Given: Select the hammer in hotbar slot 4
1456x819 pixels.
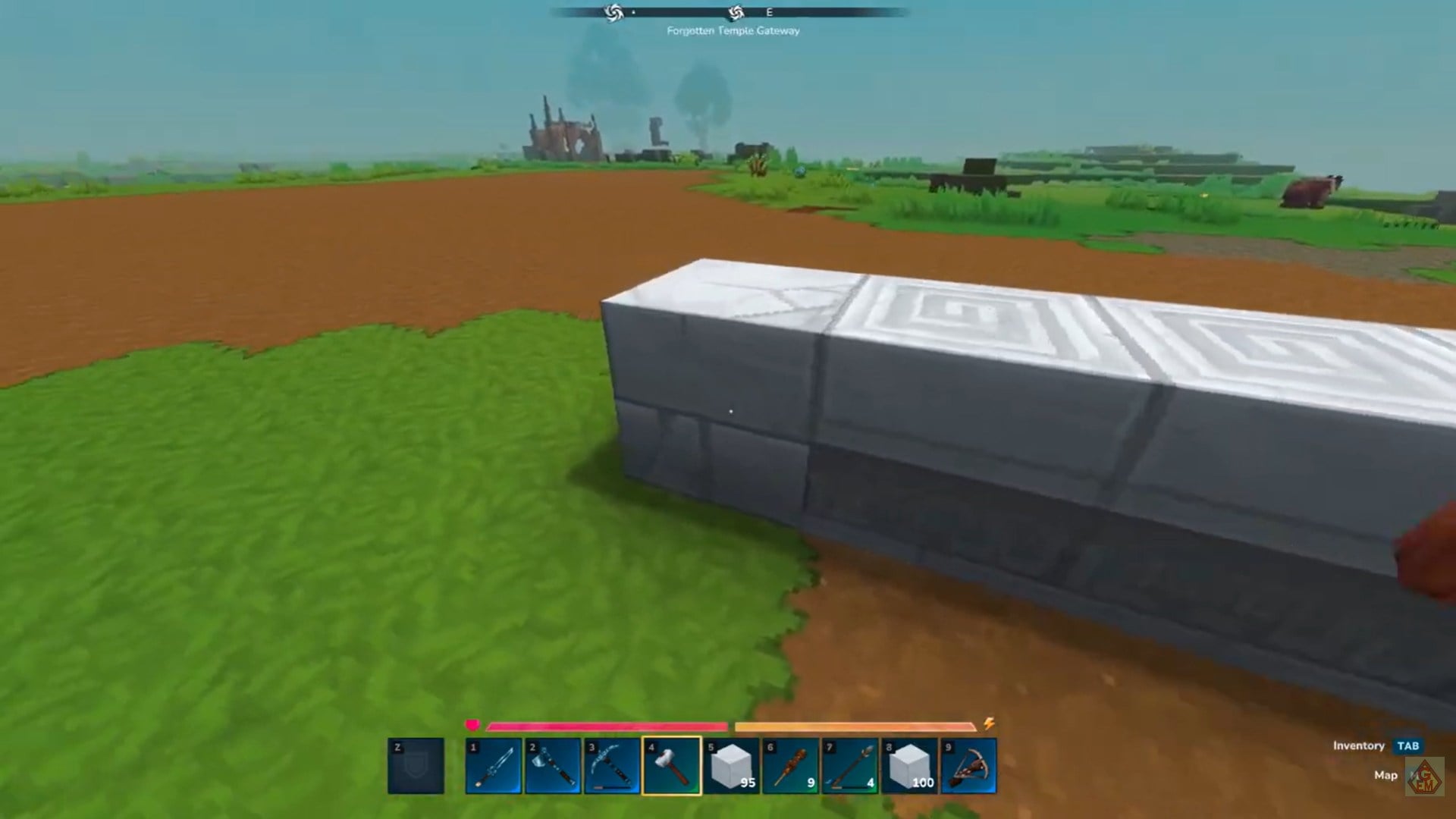Looking at the screenshot, I should [672, 766].
